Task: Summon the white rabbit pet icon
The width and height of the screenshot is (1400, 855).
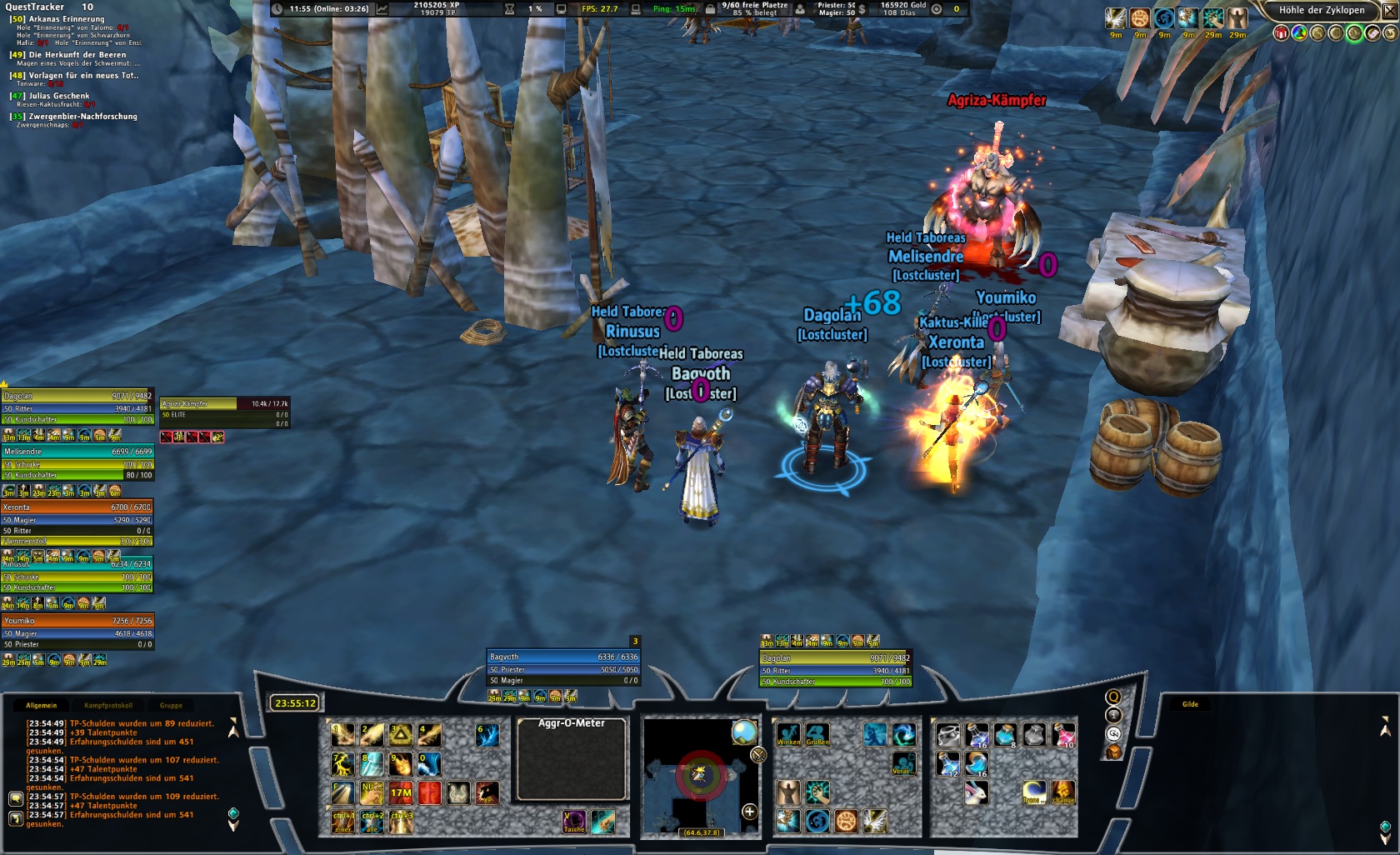Action: [x=976, y=792]
